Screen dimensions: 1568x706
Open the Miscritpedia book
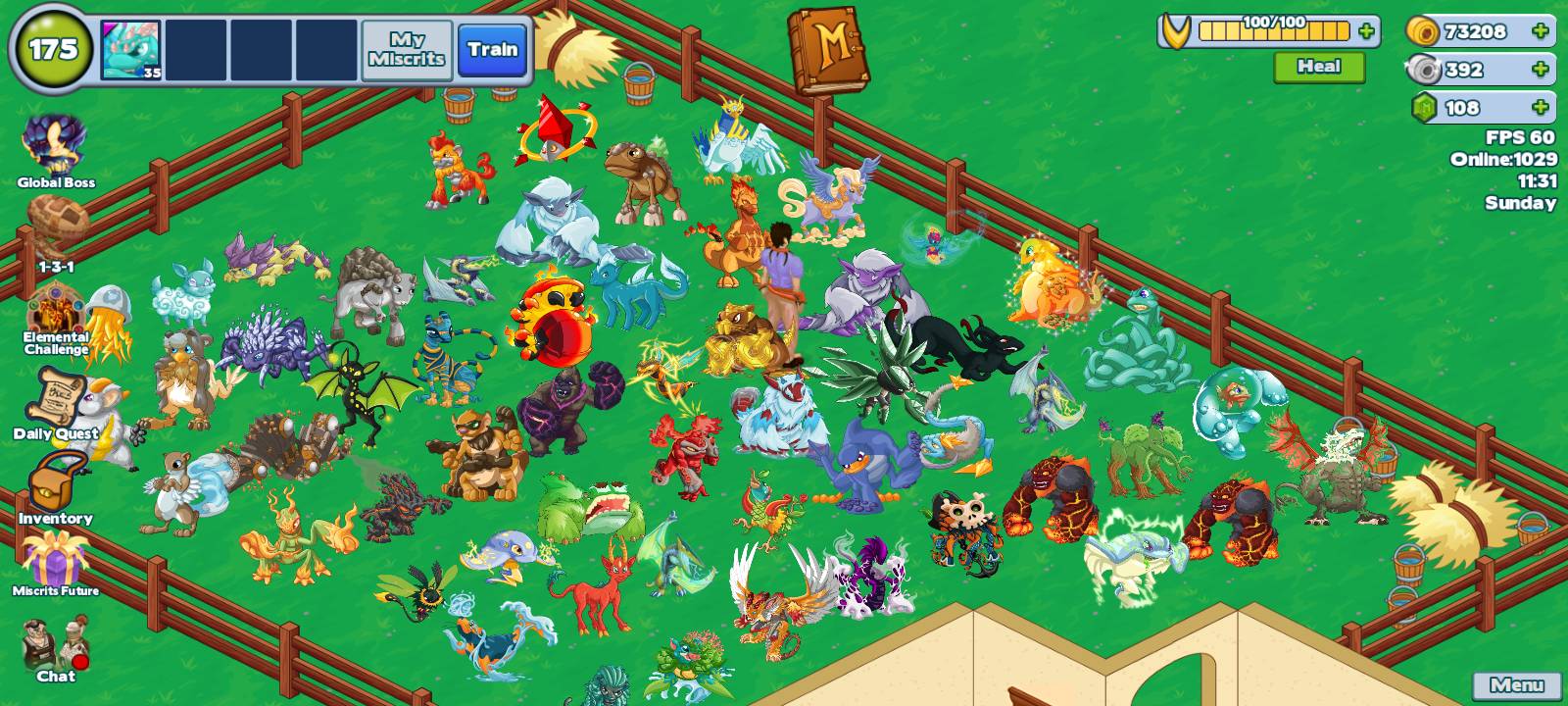point(828,47)
